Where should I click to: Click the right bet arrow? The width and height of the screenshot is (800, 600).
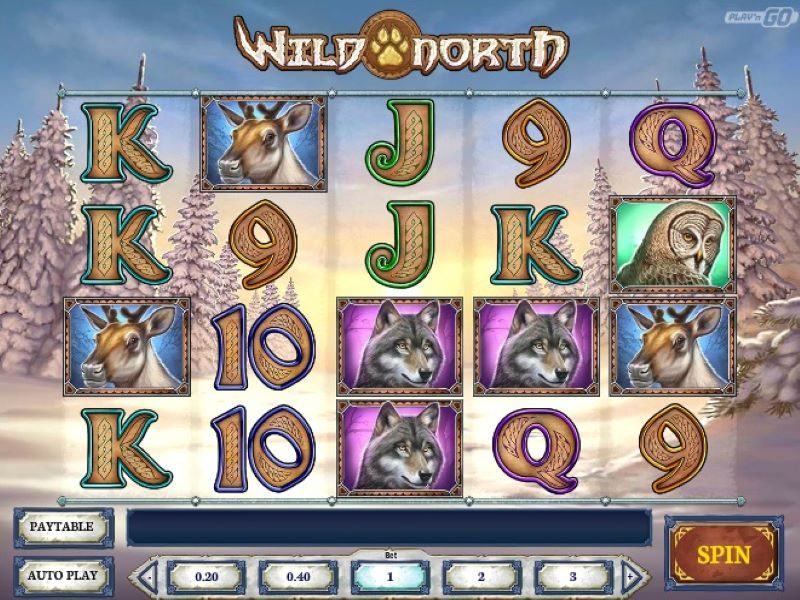pyautogui.click(x=631, y=577)
